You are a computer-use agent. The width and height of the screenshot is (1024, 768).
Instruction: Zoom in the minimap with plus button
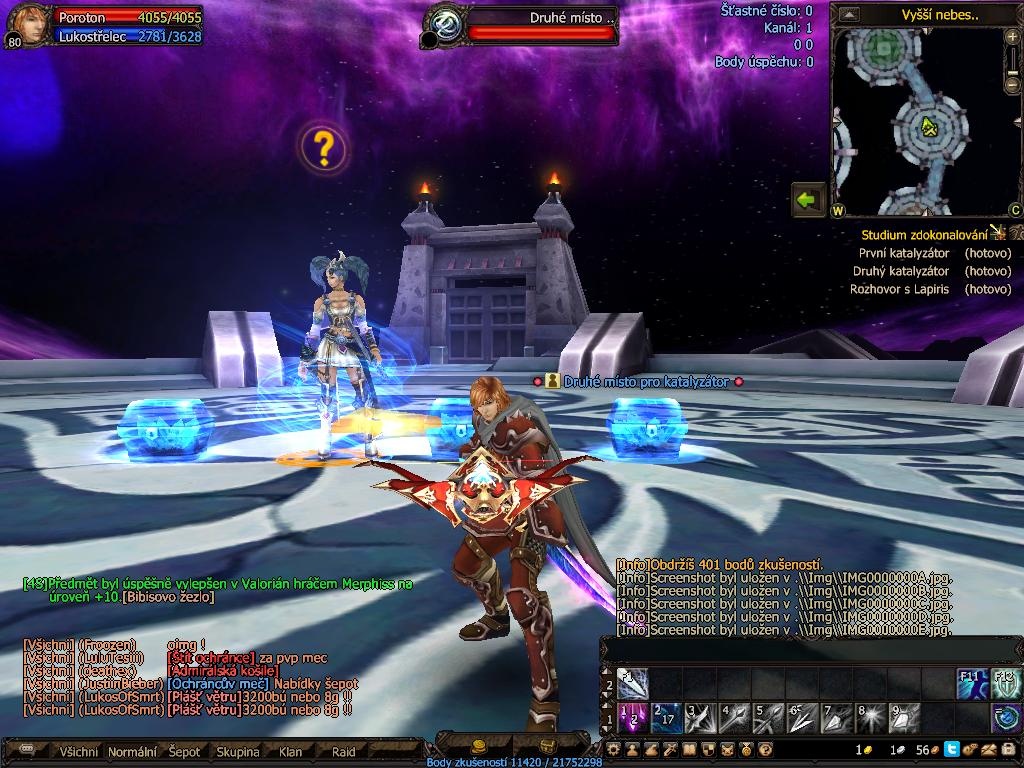[1013, 37]
